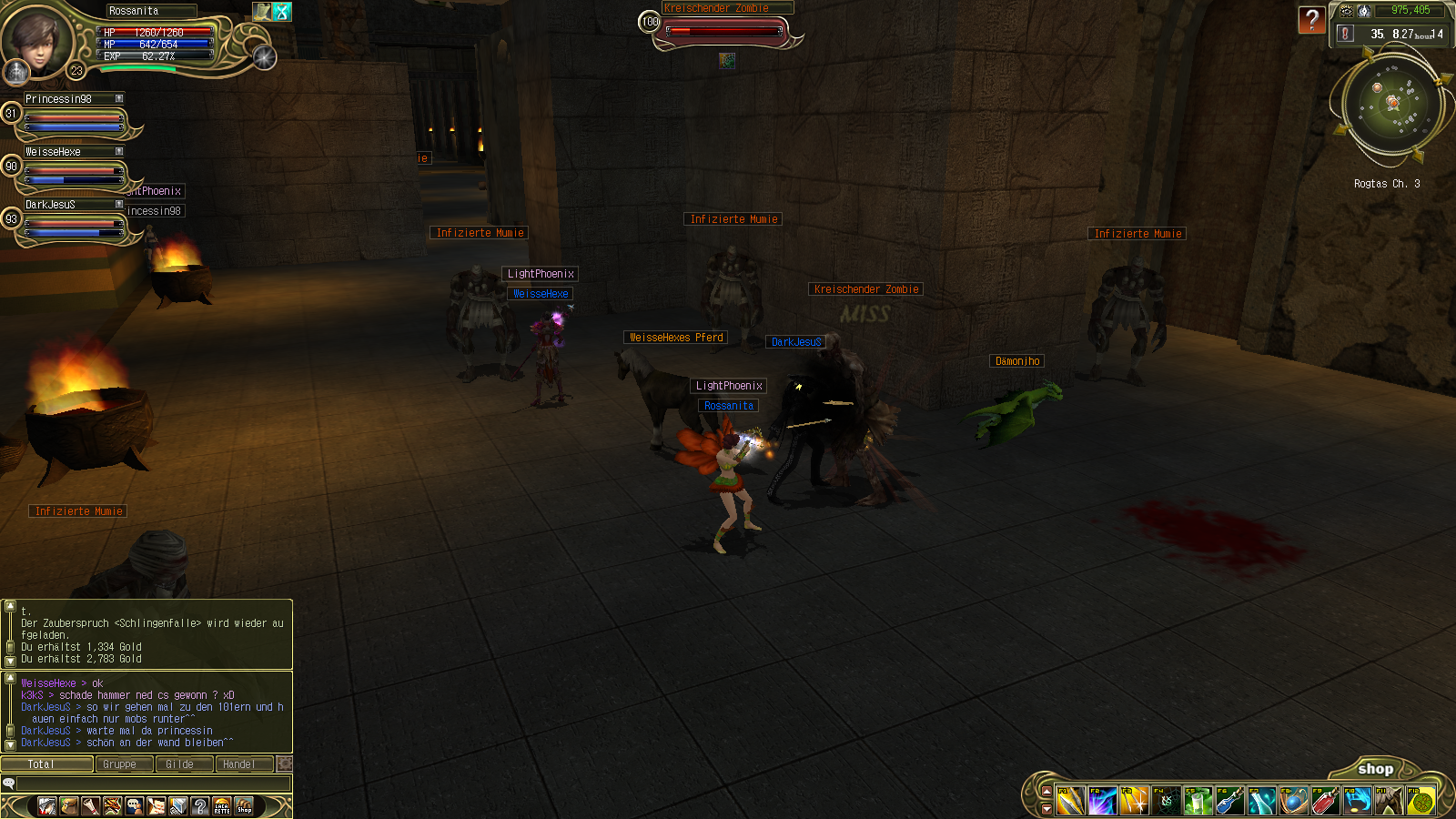The image size is (1456, 819).
Task: Switch to the Gruppe chat tab
Action: pos(123,764)
